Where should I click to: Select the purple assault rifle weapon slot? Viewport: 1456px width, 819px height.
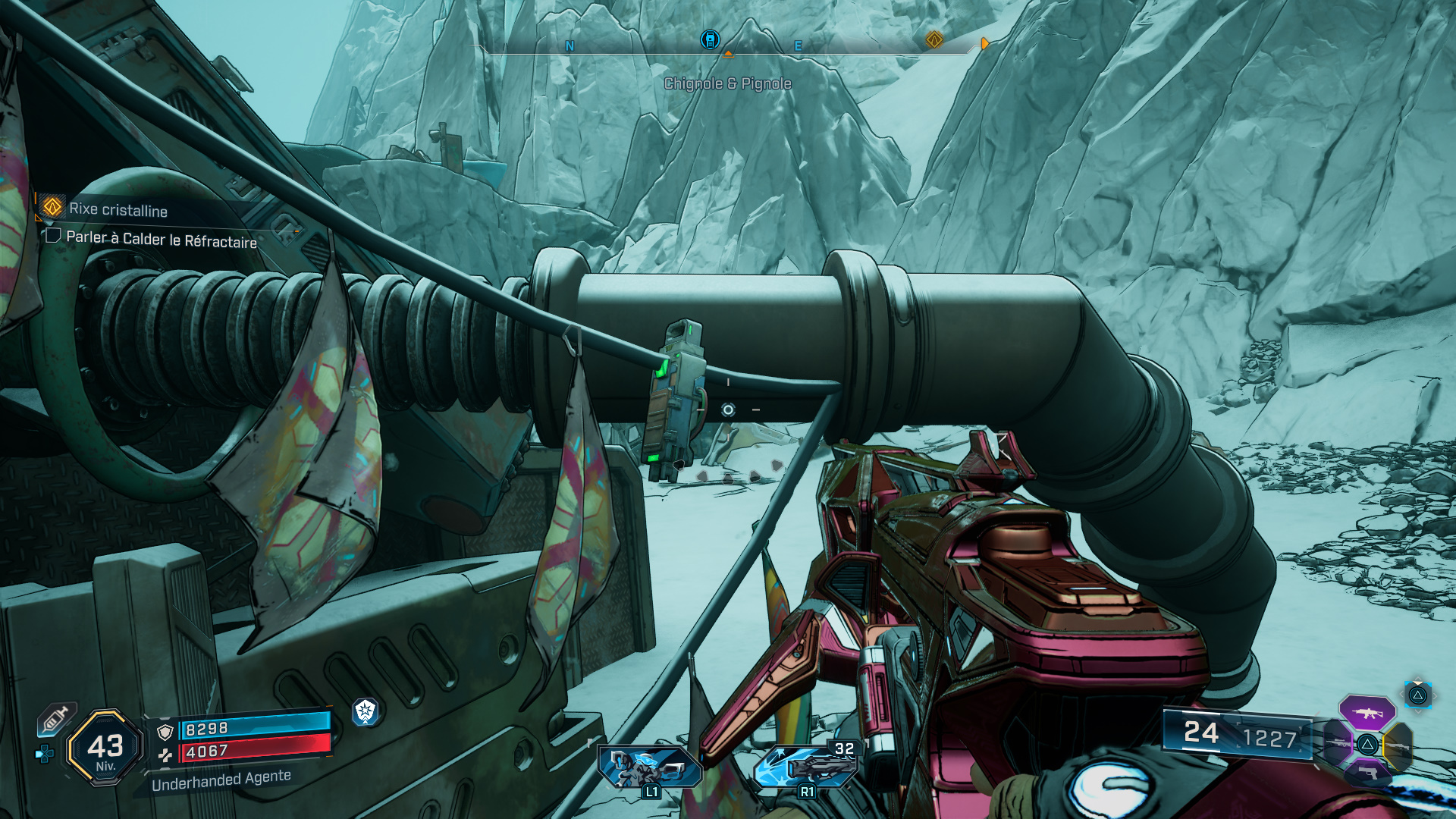point(1367,713)
